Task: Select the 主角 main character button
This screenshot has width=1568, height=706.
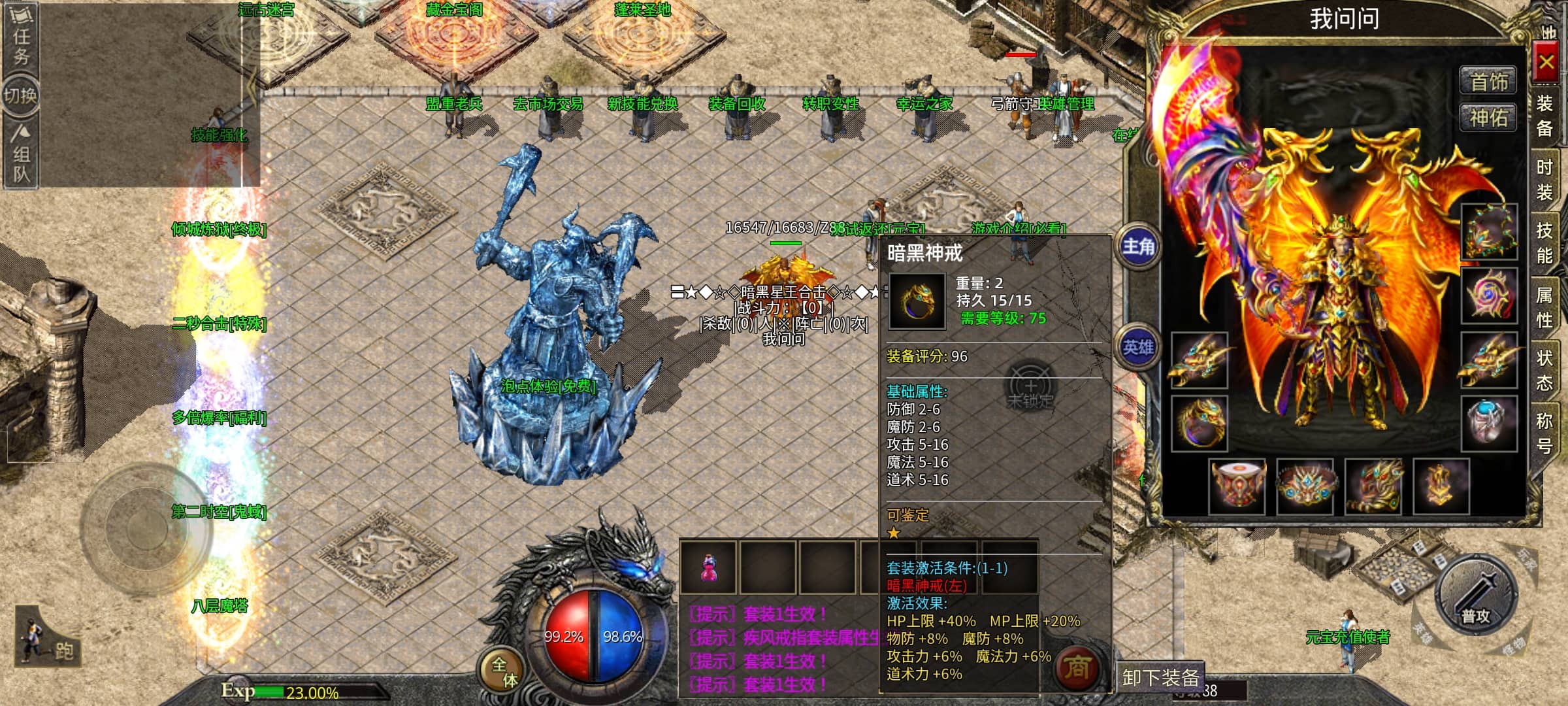Action: coord(1138,247)
